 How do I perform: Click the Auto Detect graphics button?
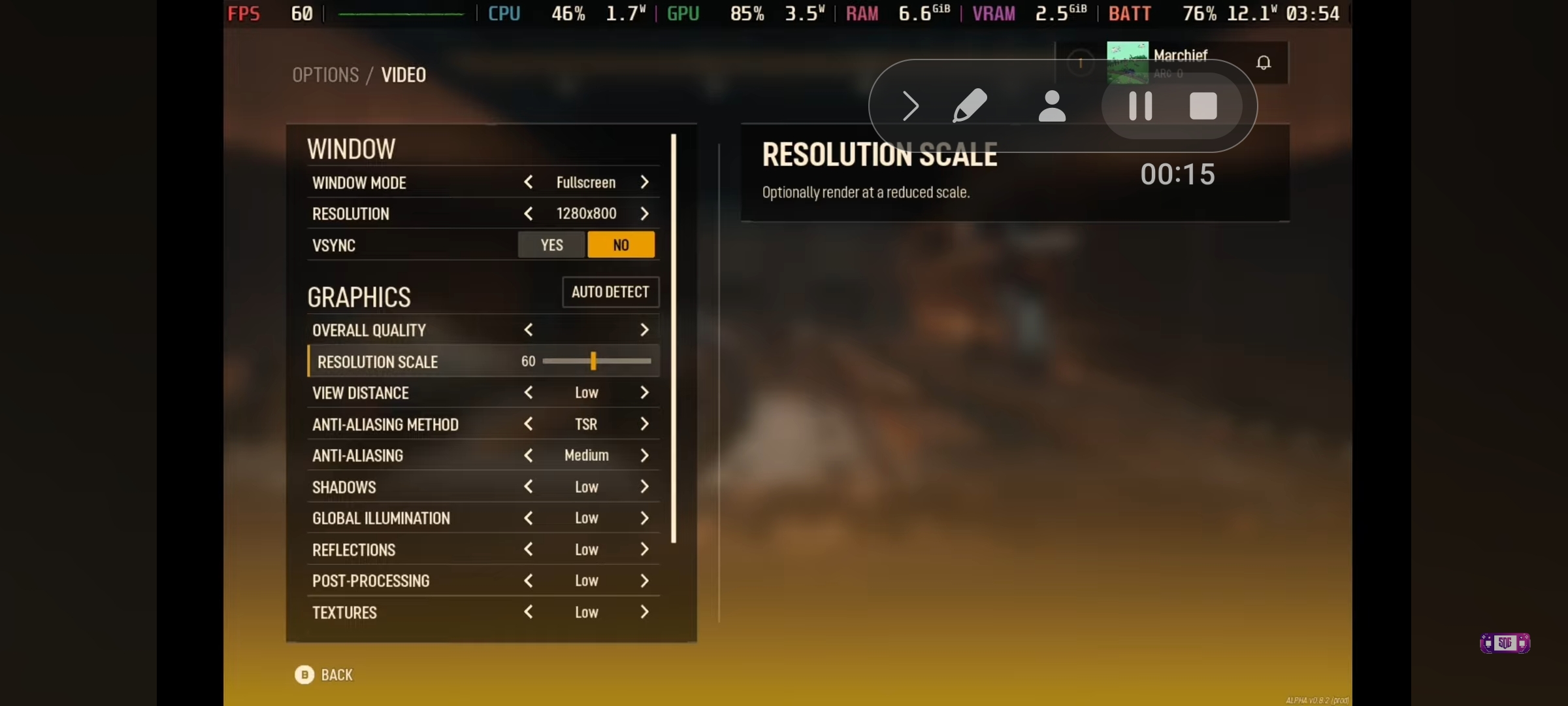point(610,292)
